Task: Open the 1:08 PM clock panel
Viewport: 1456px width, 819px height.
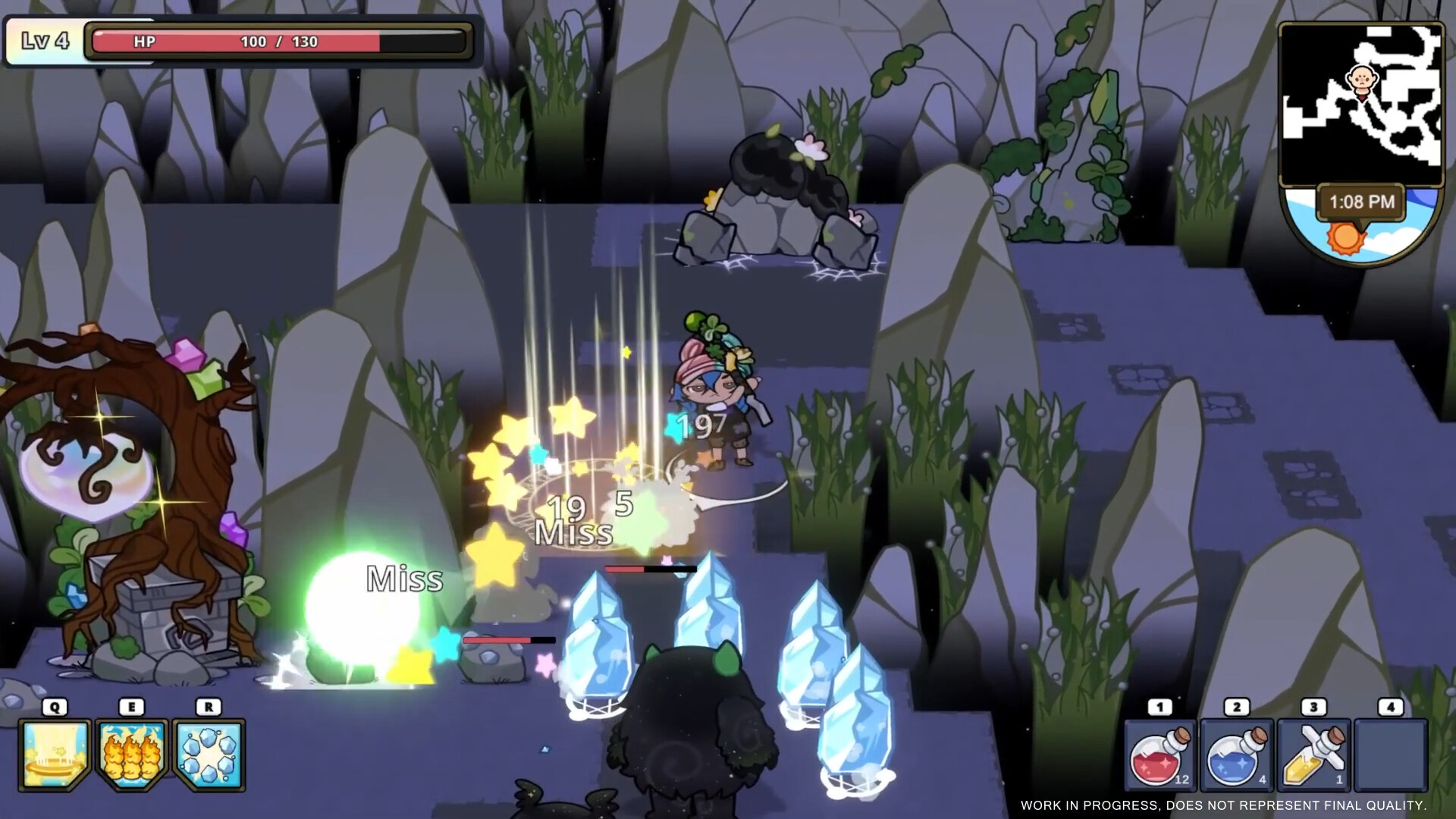Action: click(1360, 201)
